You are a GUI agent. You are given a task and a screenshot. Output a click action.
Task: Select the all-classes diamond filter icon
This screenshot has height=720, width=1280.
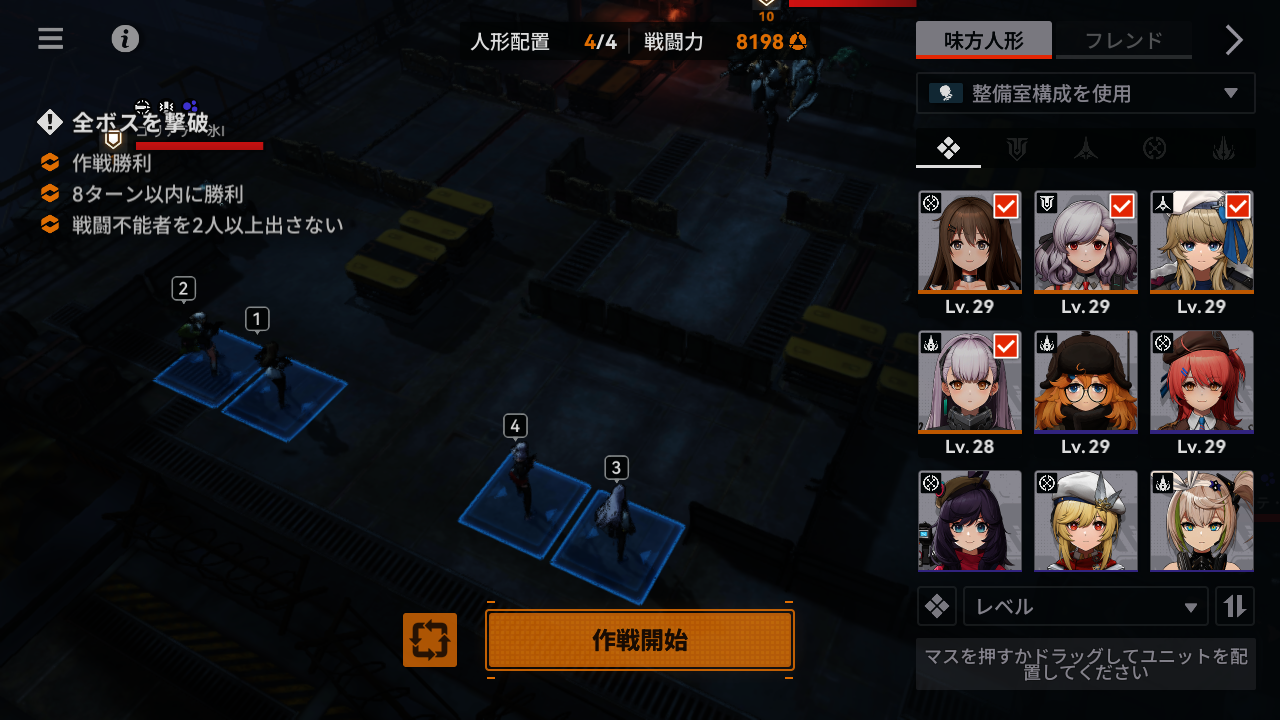(948, 149)
